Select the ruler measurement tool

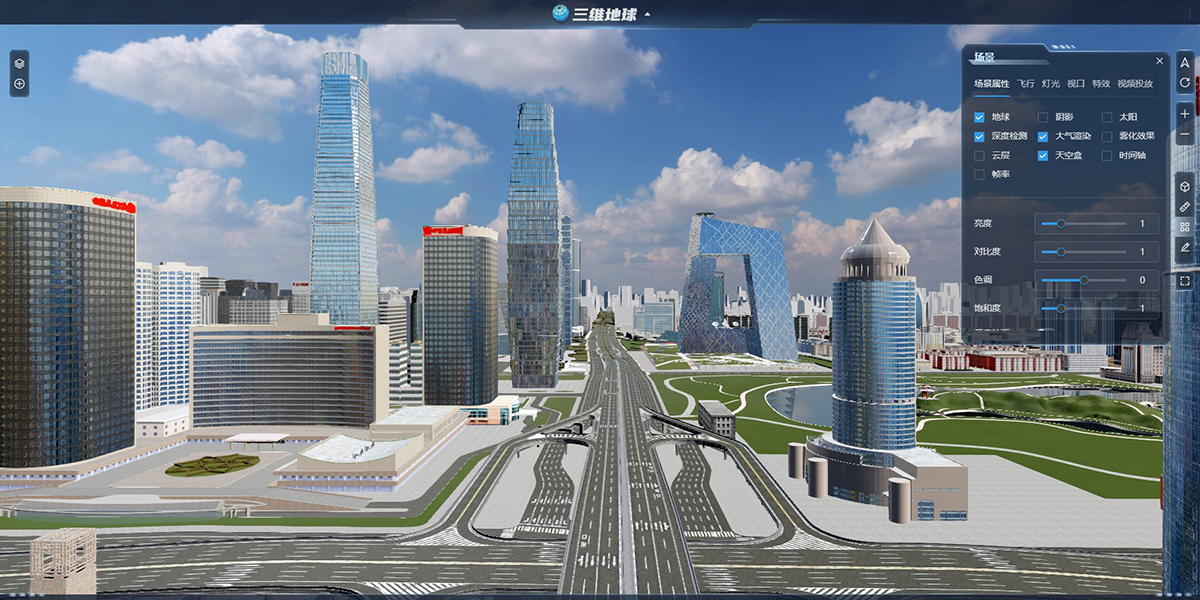[x=1185, y=206]
